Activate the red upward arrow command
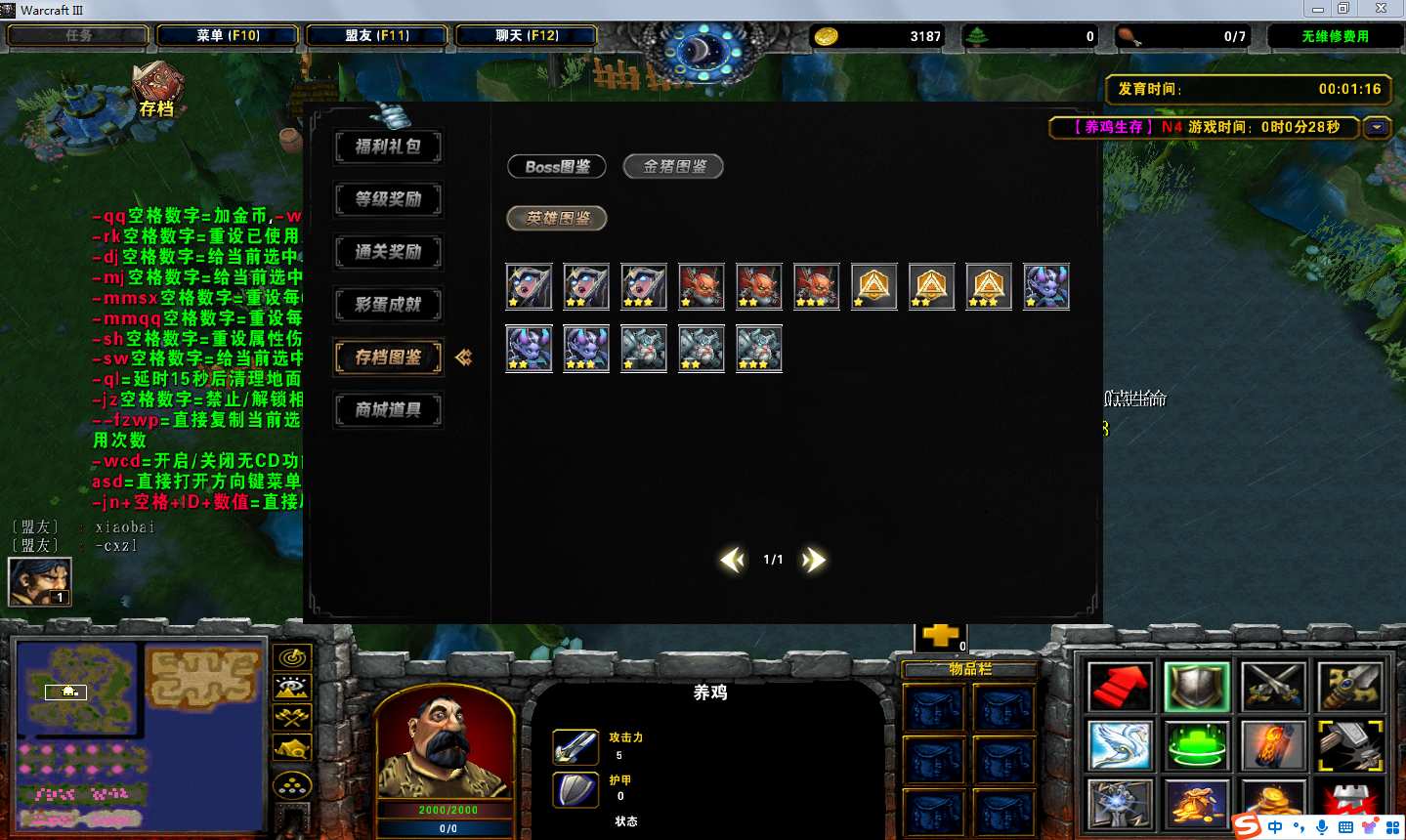The height and width of the screenshot is (840, 1406). click(1119, 688)
